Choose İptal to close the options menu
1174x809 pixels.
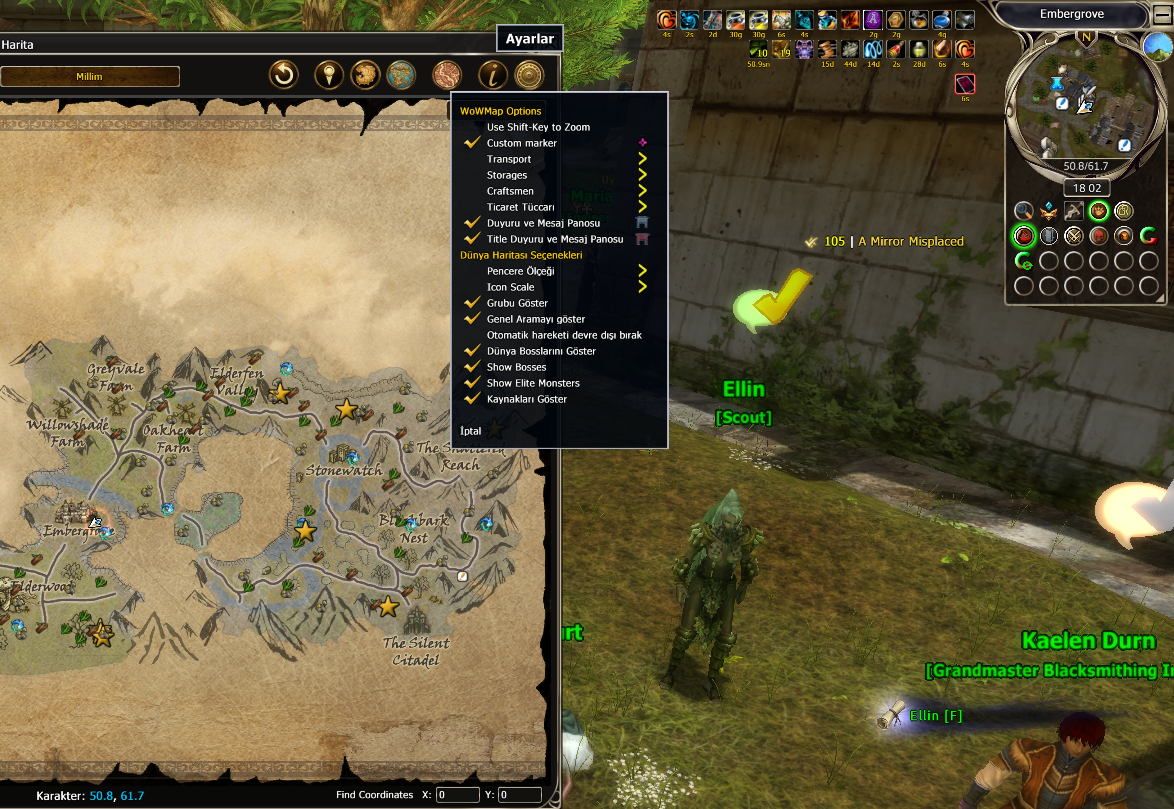click(470, 431)
